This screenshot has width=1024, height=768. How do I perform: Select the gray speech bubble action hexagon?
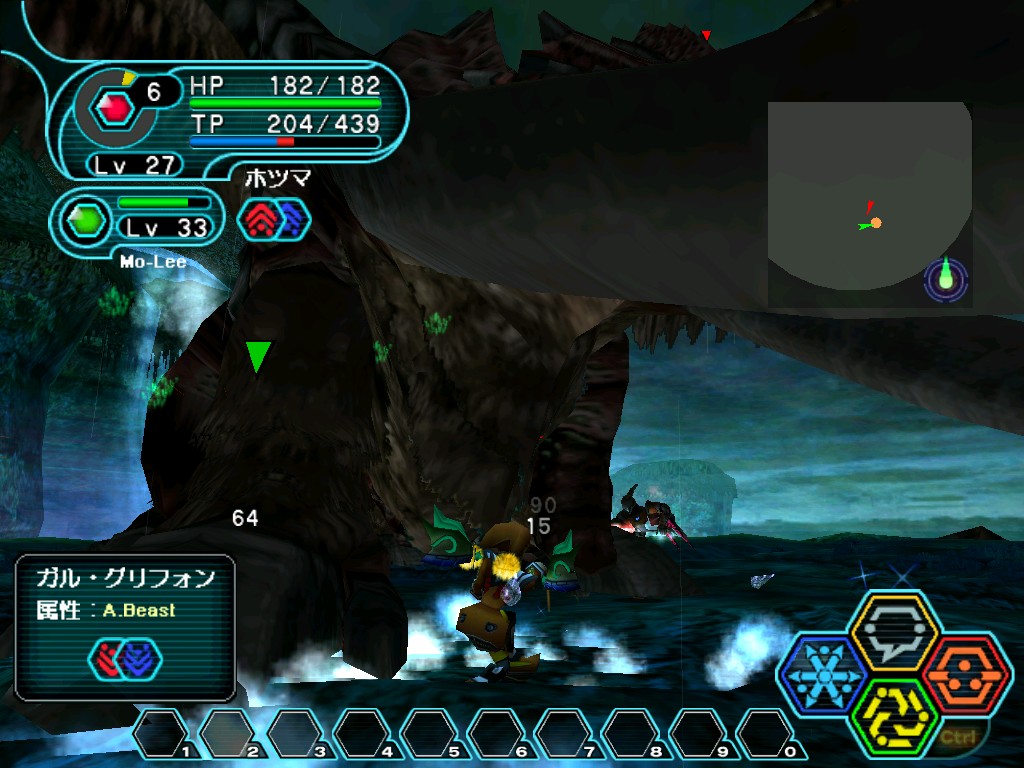[x=893, y=632]
